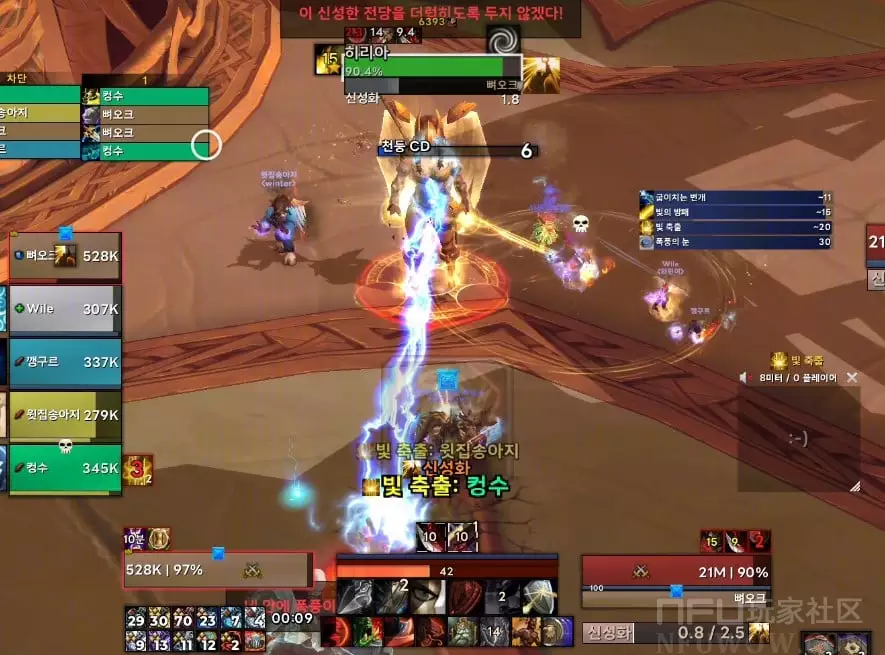Viewport: 885px width, 655px height.
Task: Click the 천둥 CD timer bar
Action: [457, 151]
